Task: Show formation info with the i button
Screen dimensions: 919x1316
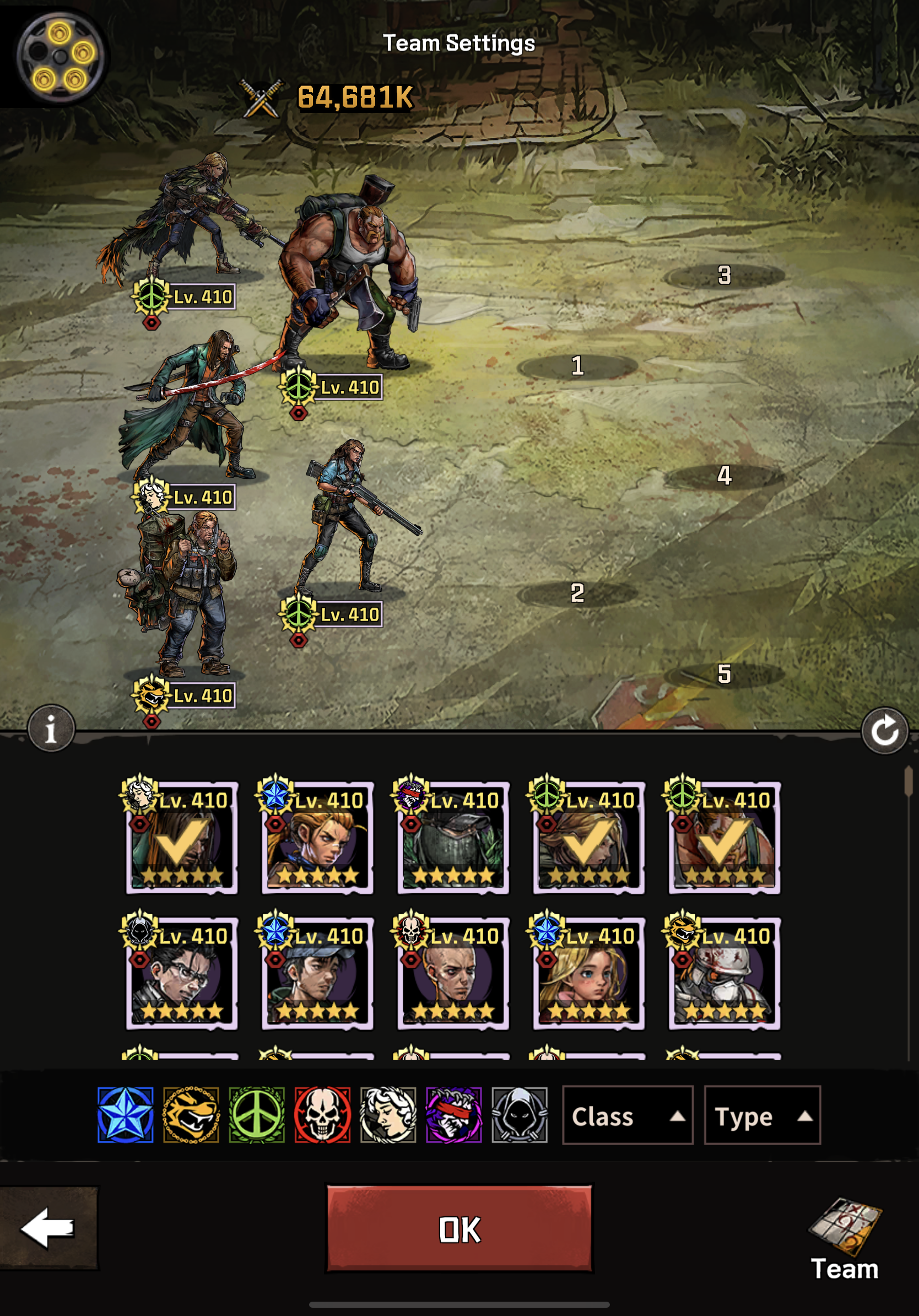Action: (51, 729)
